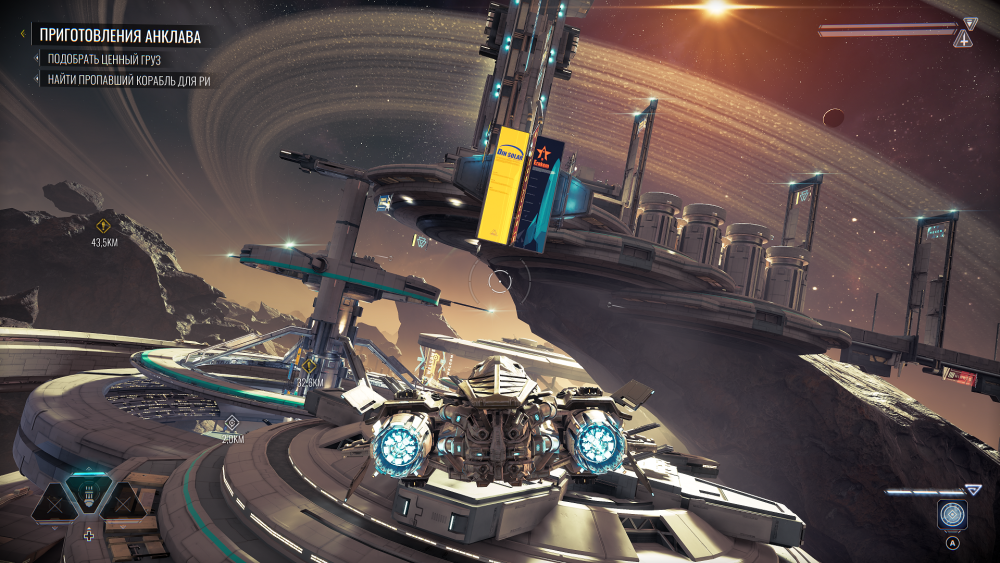Open the Приготовления Анклава quest title
Image resolution: width=1000 pixels, height=563 pixels.
[120, 36]
